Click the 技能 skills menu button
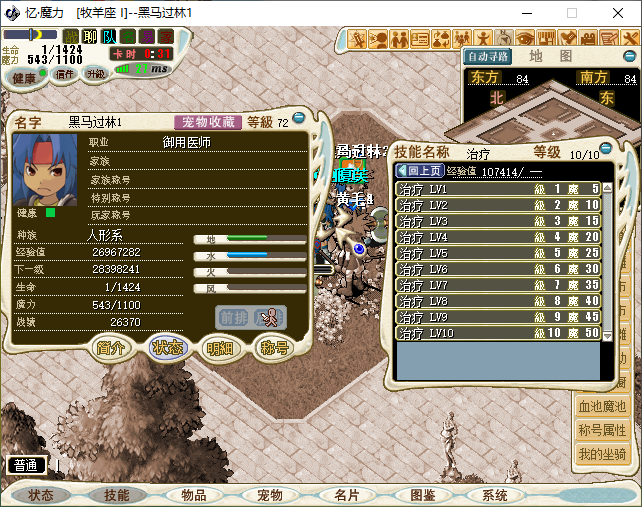This screenshot has width=642, height=507. [x=117, y=495]
